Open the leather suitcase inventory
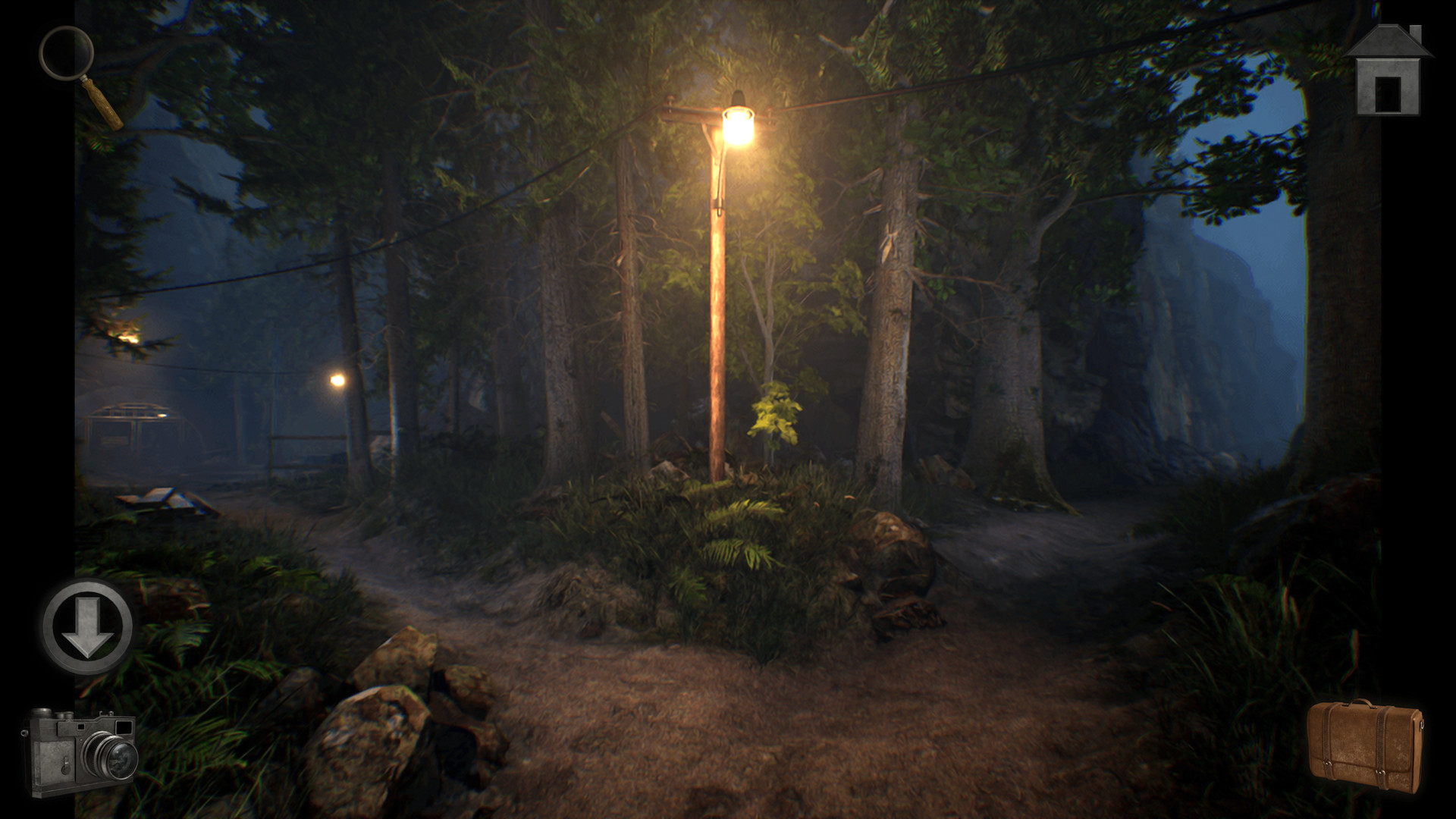The height and width of the screenshot is (819, 1456). tap(1364, 746)
